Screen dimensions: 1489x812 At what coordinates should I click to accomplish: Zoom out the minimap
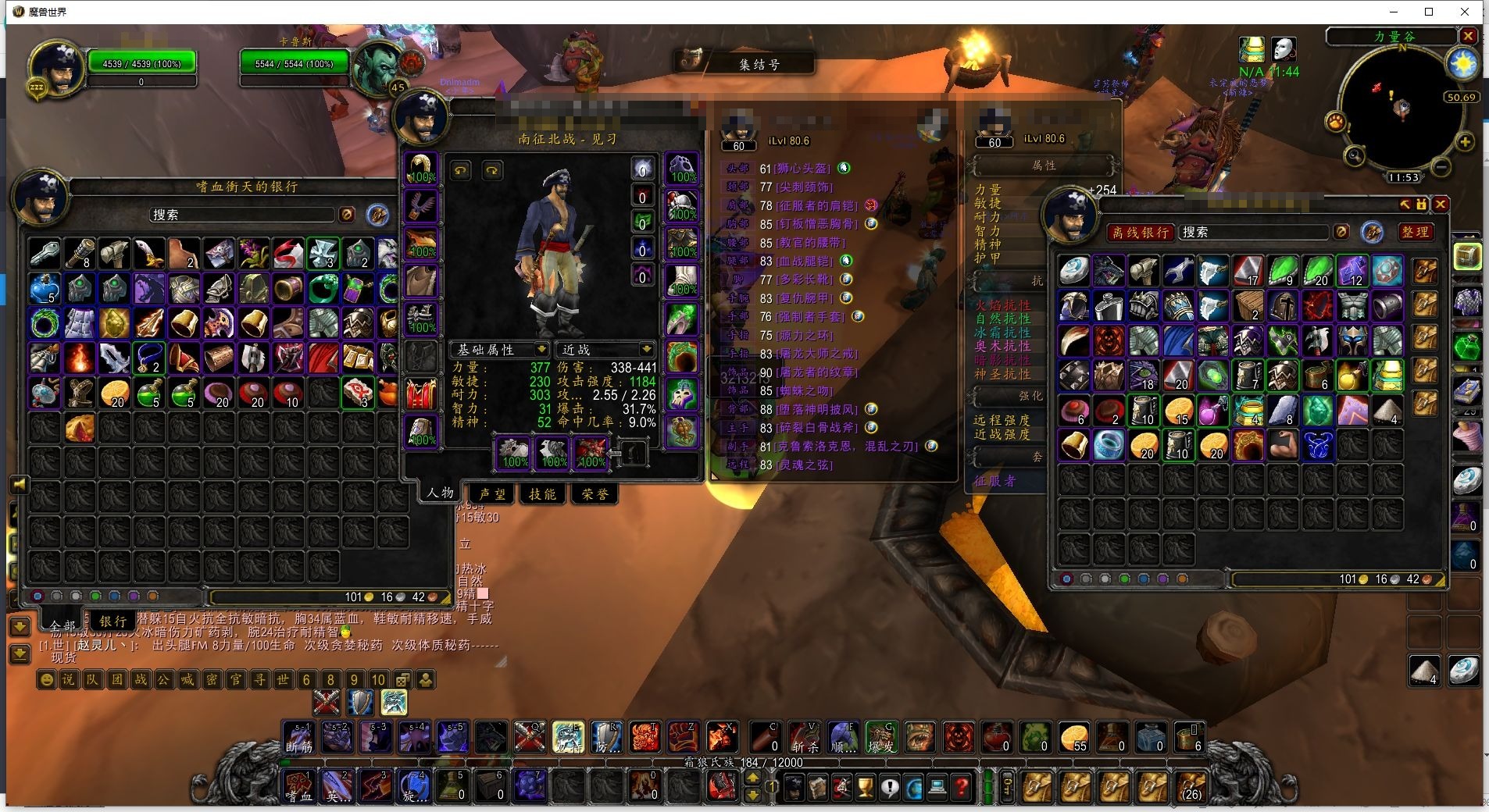coord(1442,166)
